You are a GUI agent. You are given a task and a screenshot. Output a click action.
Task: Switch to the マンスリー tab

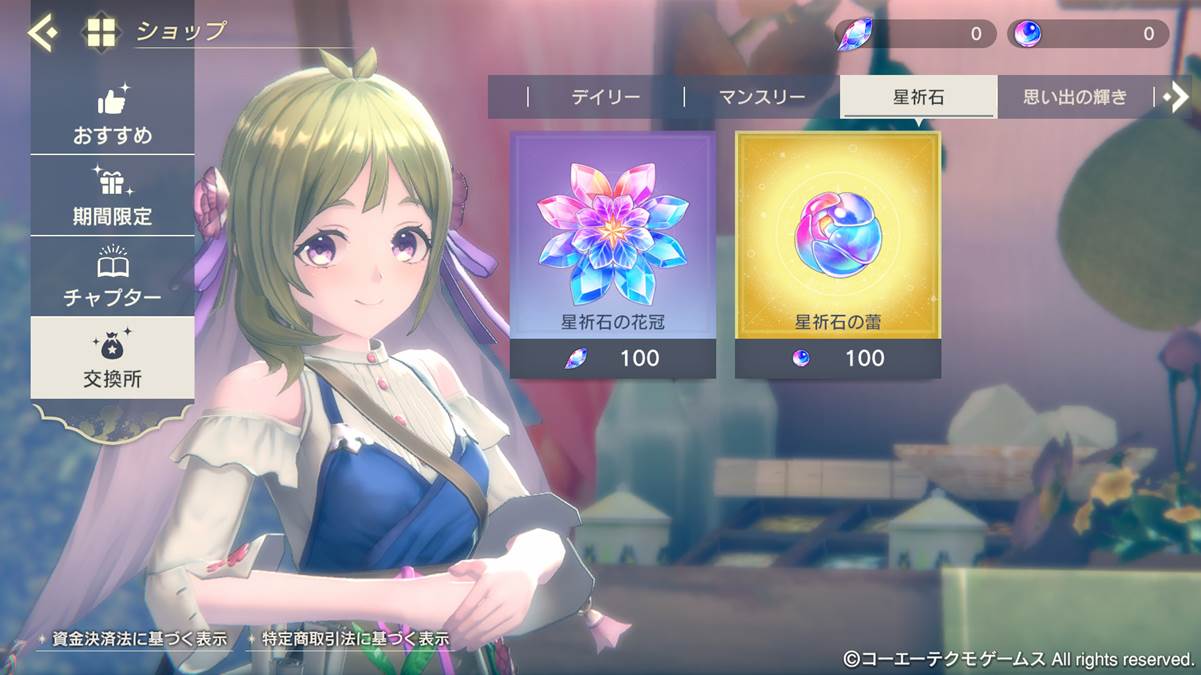[x=762, y=97]
